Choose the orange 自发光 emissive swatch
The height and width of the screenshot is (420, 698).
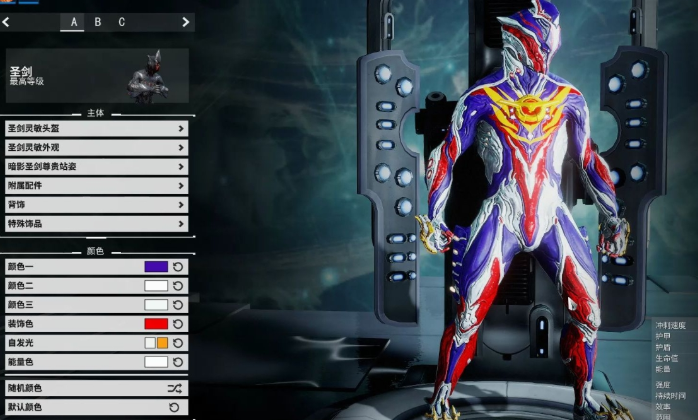162,343
